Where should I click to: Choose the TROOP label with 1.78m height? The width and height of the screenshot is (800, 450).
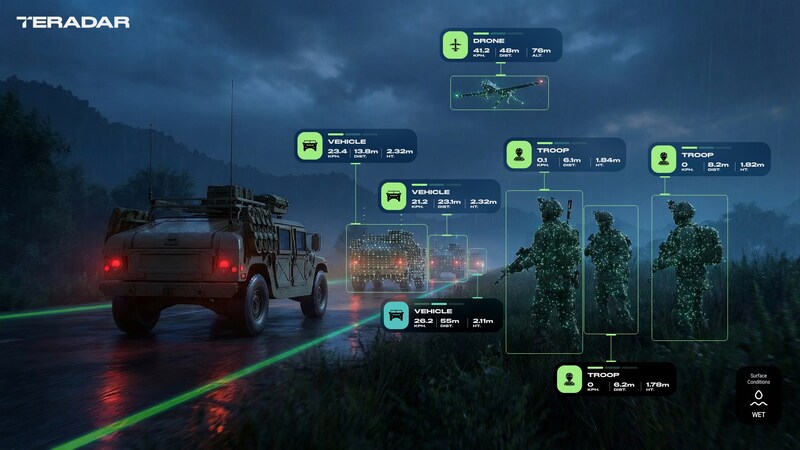click(x=616, y=379)
